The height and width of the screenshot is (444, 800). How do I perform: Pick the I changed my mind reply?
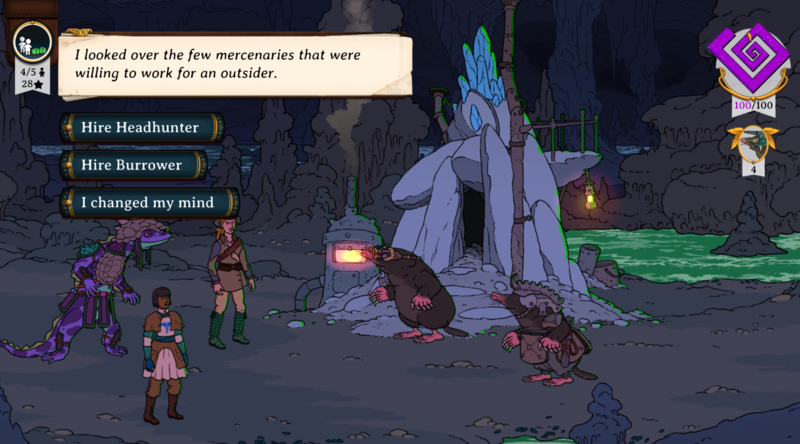click(x=148, y=202)
